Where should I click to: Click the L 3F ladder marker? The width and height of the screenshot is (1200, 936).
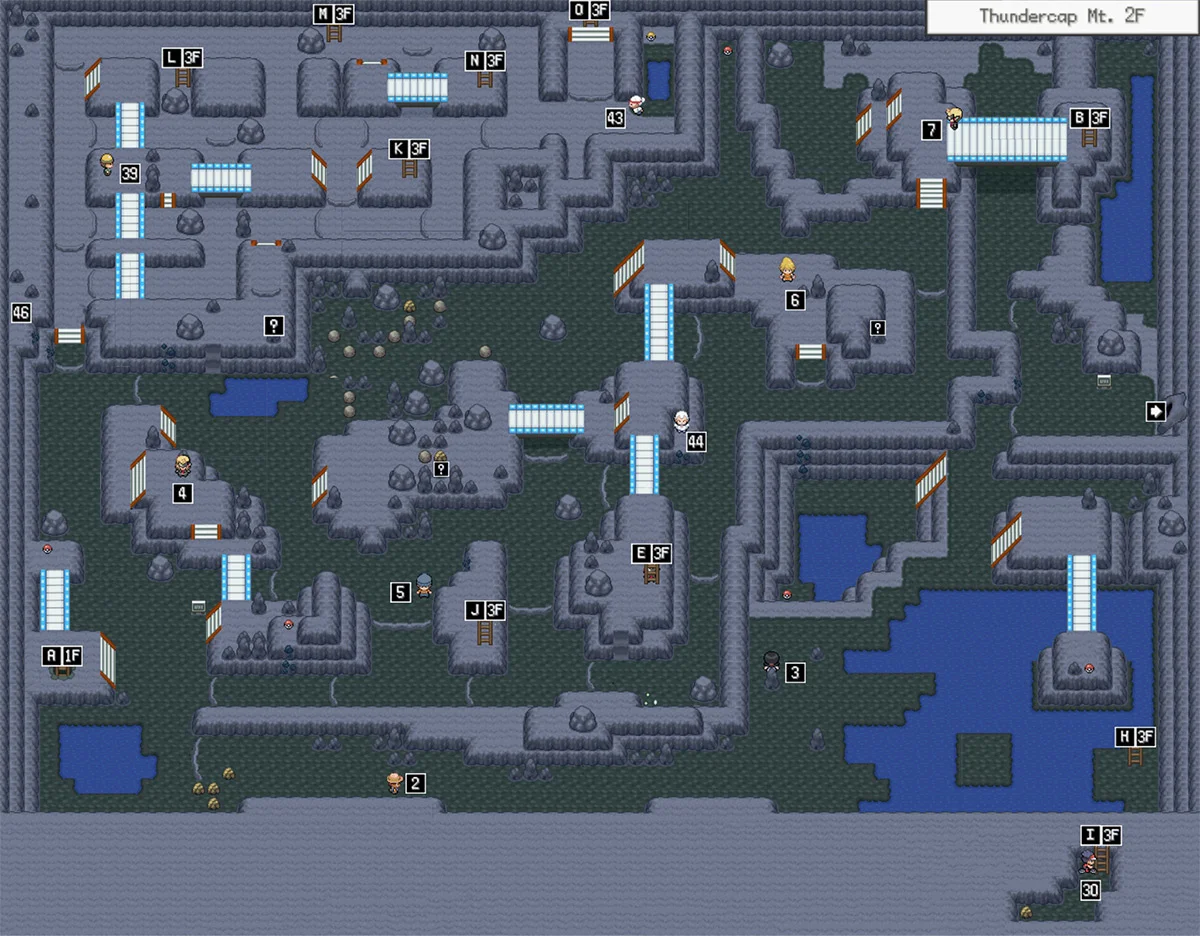[182, 59]
